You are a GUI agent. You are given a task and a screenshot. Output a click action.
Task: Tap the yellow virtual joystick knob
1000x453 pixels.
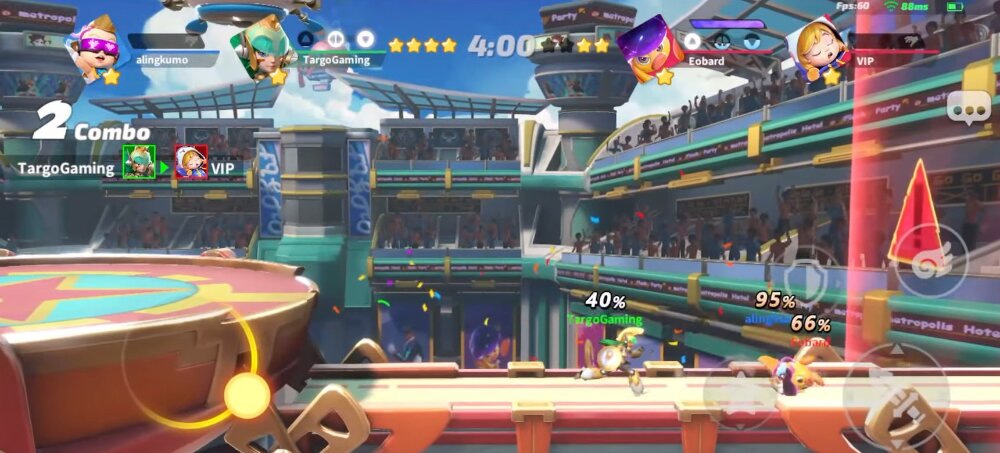(x=246, y=396)
